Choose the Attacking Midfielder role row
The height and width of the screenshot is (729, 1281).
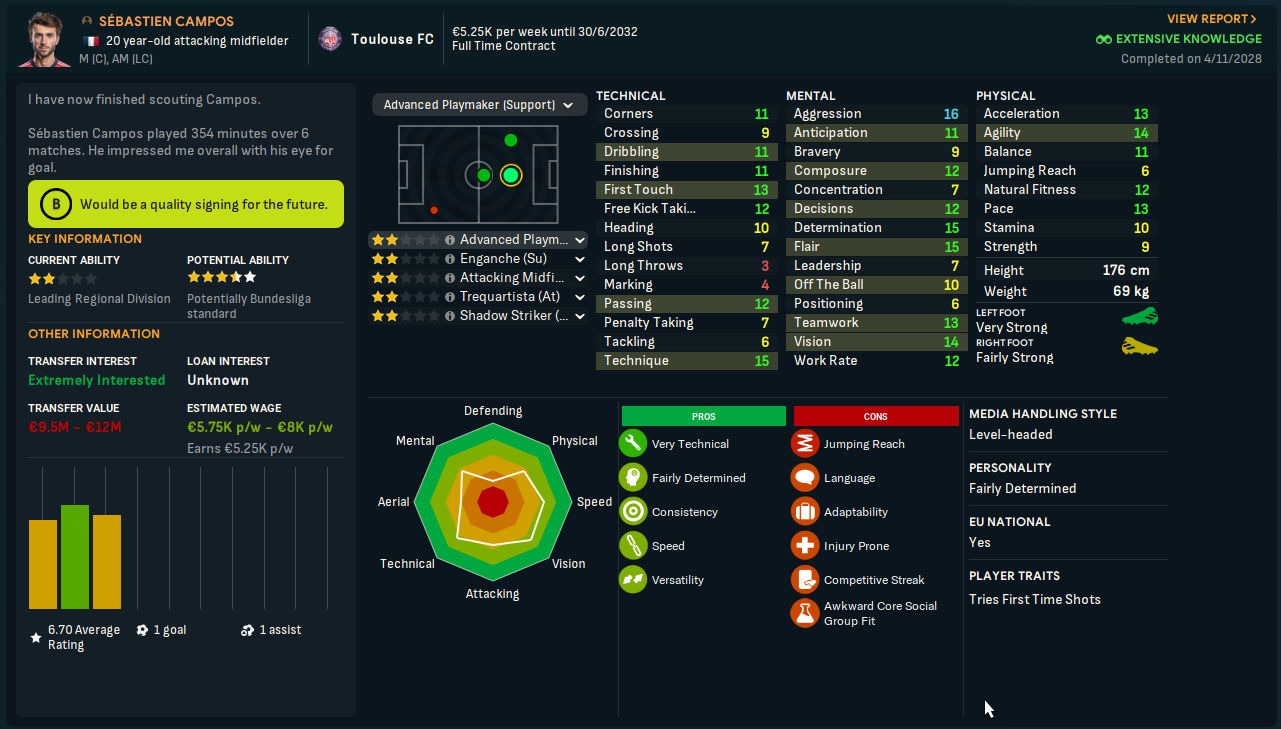tap(510, 278)
